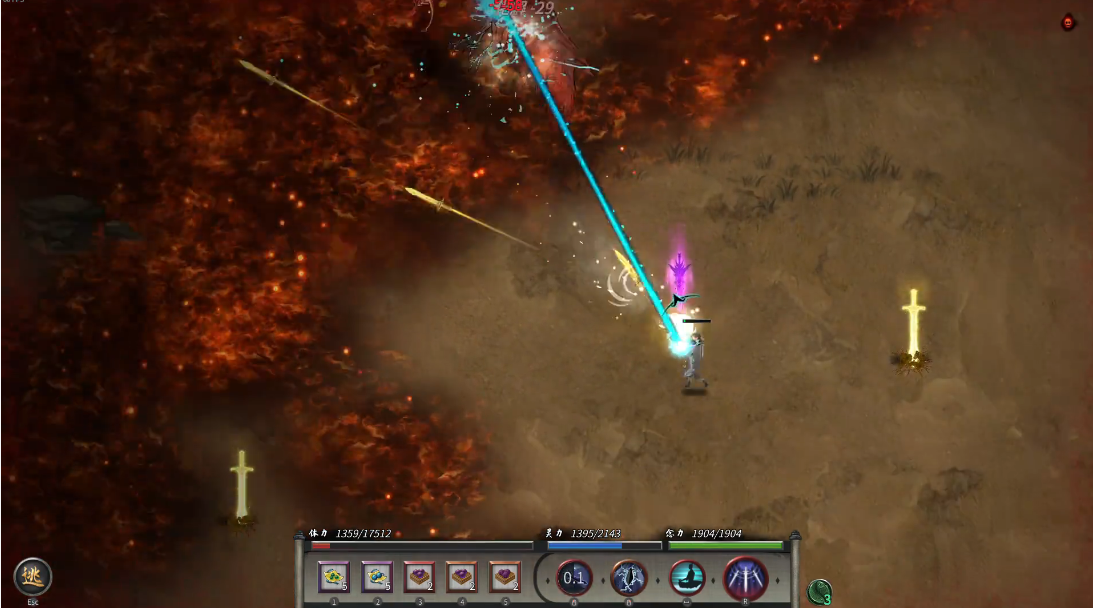Select the purple item in slot 5
The width and height of the screenshot is (1093, 608).
505,577
